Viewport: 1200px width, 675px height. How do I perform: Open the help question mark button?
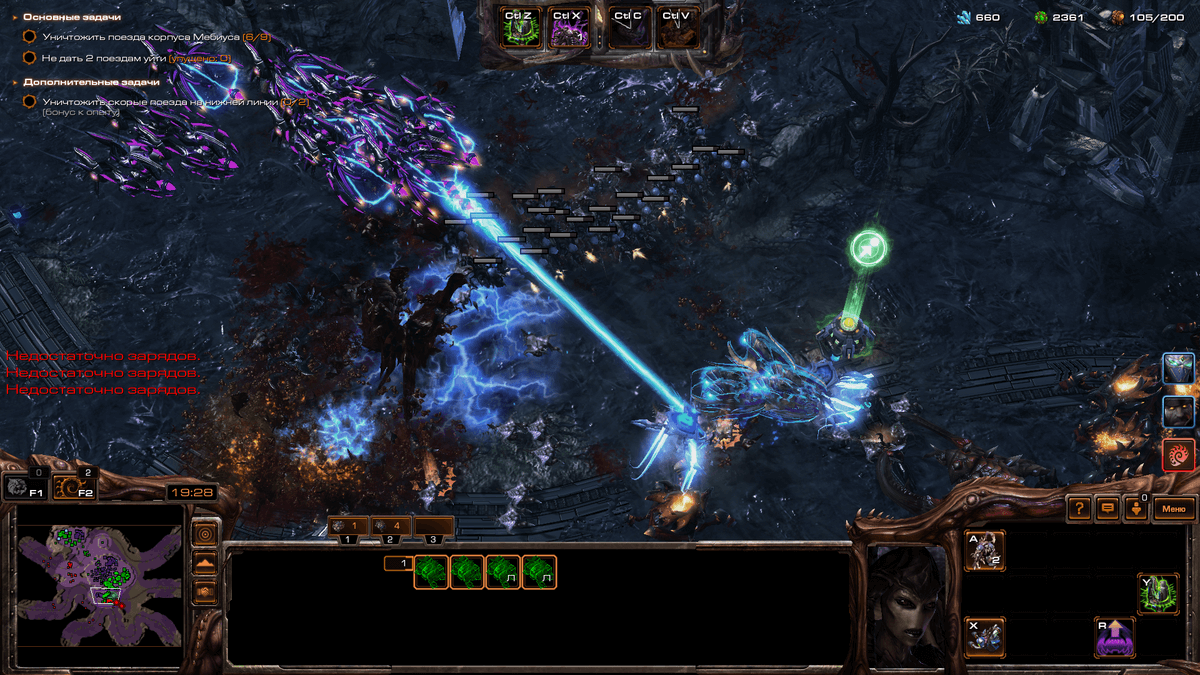coord(1079,509)
